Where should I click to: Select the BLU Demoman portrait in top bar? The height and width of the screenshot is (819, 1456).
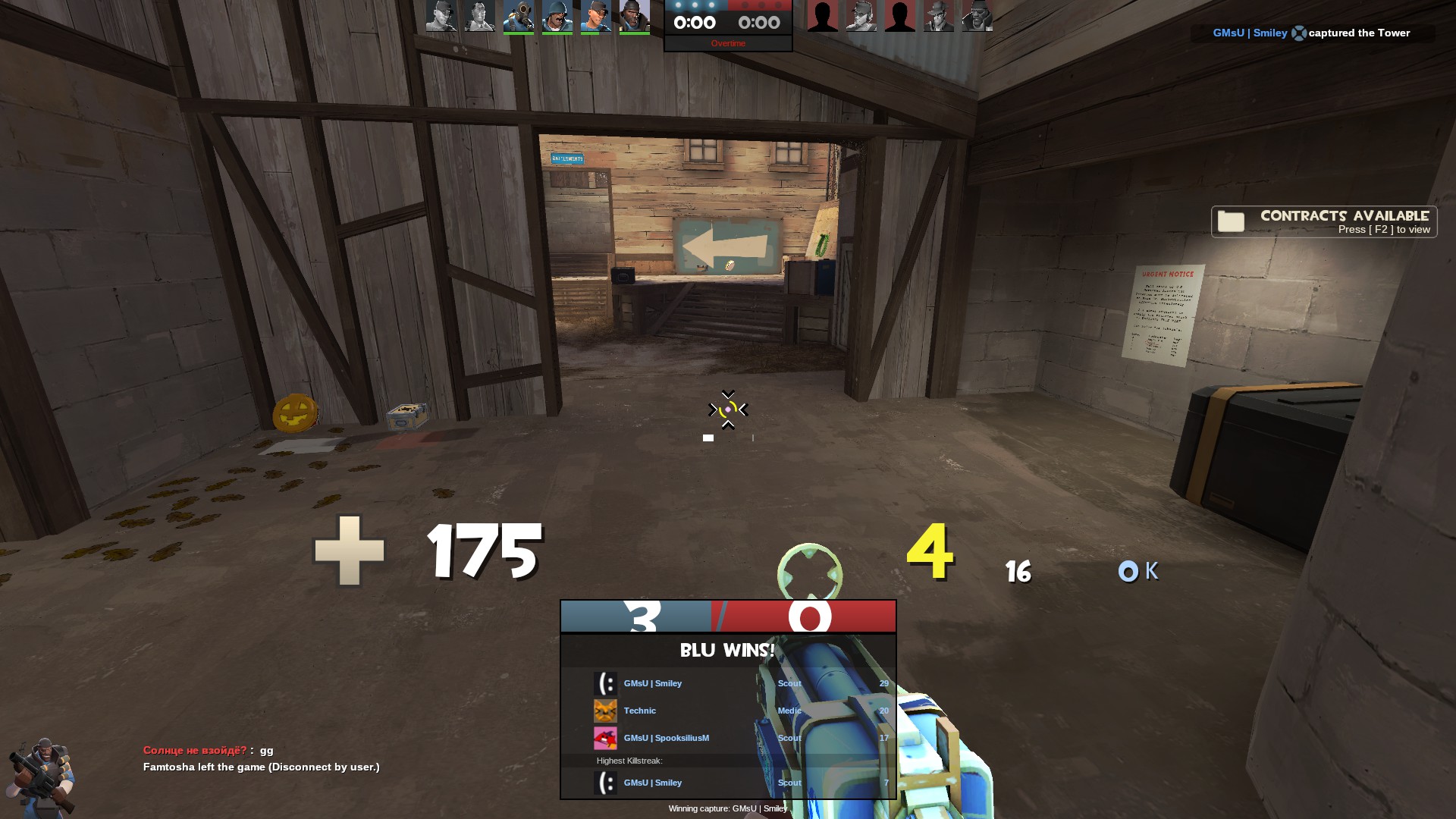(x=634, y=17)
